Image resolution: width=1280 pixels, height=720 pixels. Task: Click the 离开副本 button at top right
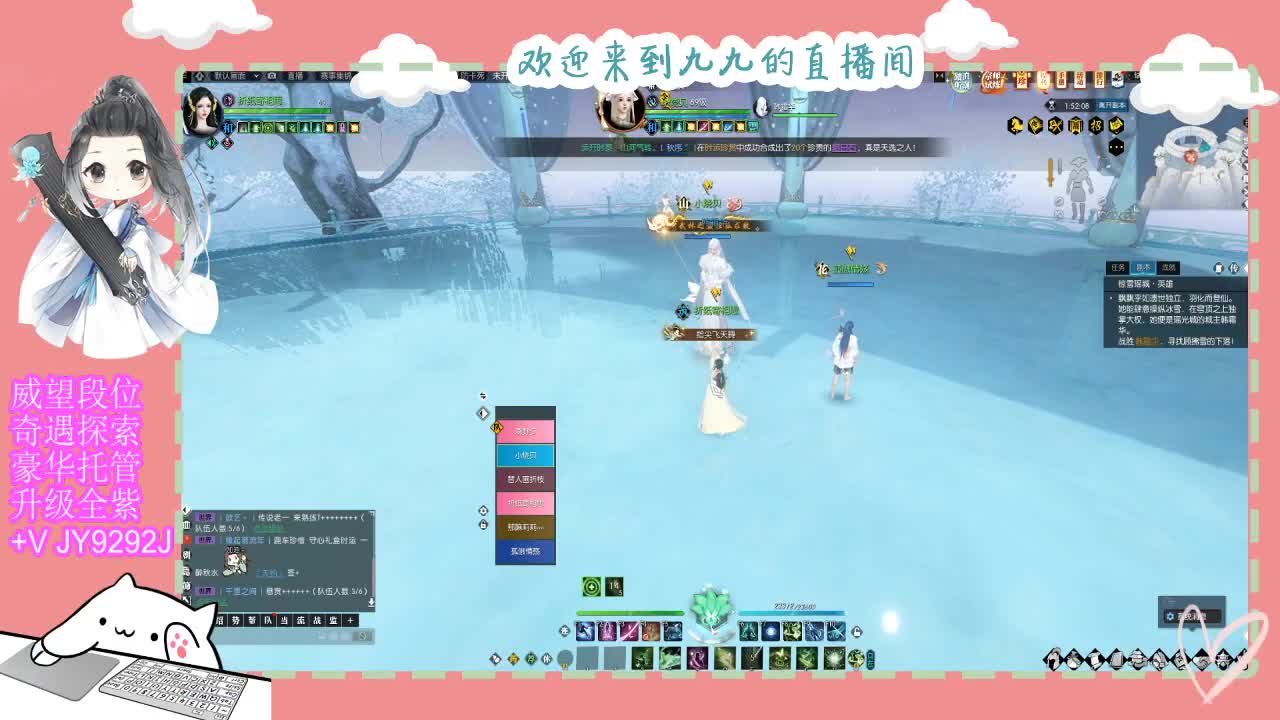click(1114, 105)
